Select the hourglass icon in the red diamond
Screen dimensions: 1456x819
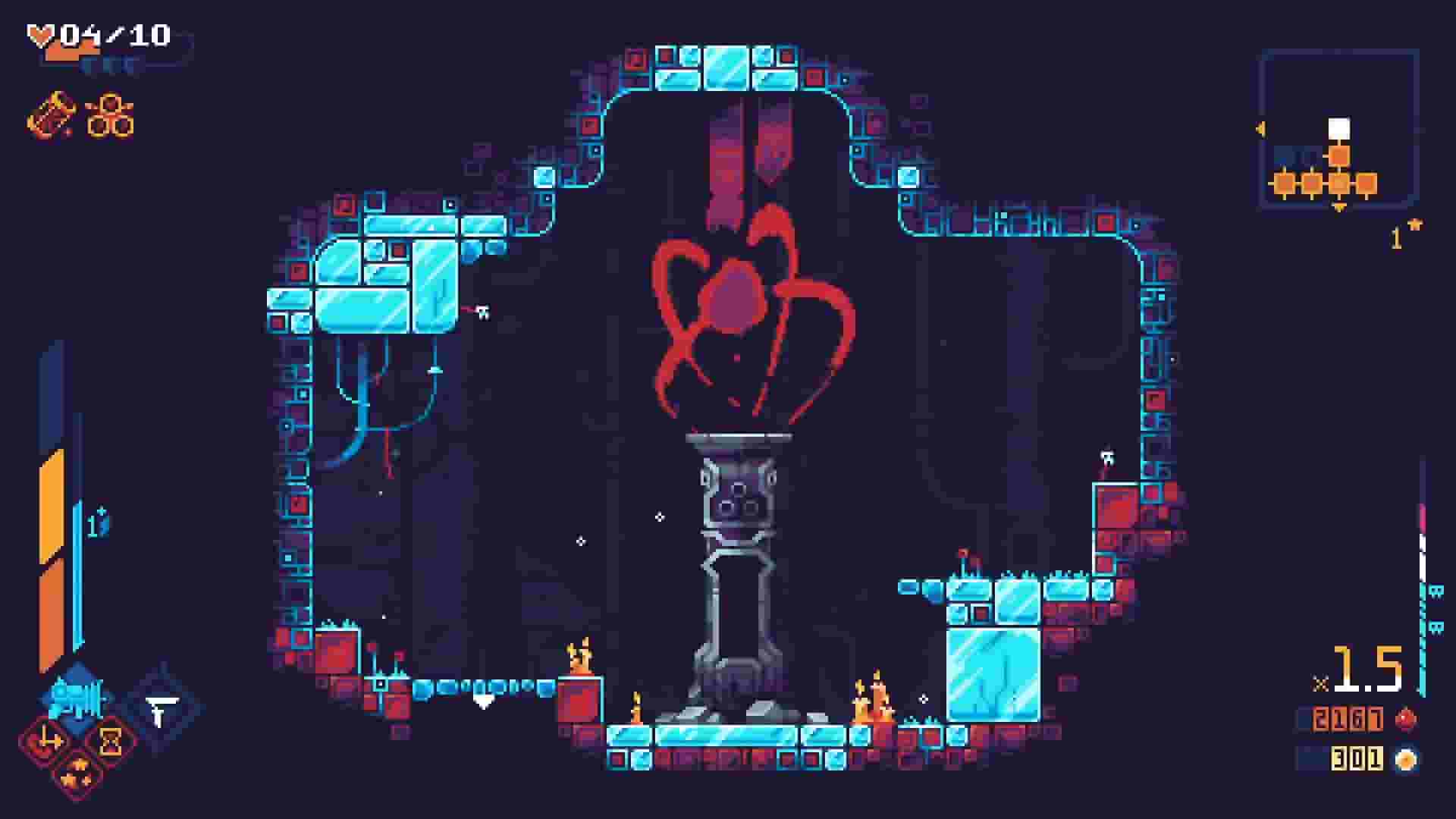tap(110, 741)
